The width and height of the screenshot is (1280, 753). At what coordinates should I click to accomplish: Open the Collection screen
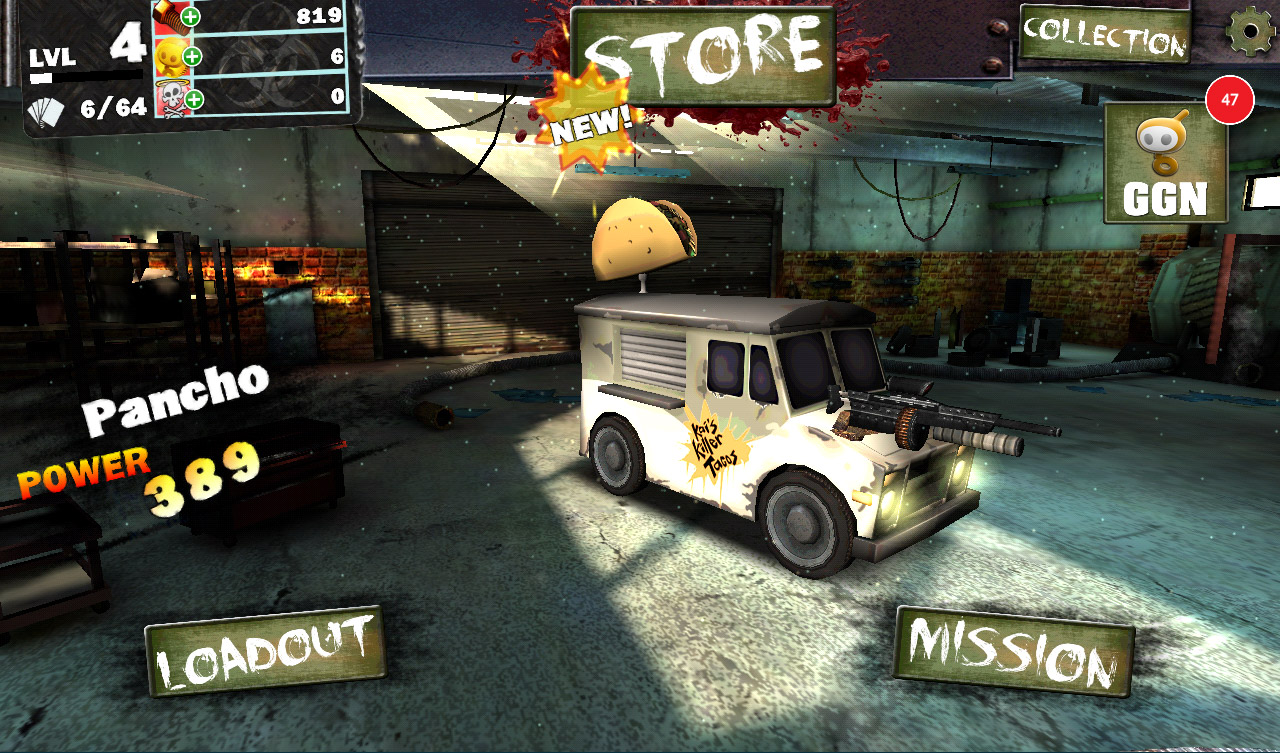[1105, 35]
